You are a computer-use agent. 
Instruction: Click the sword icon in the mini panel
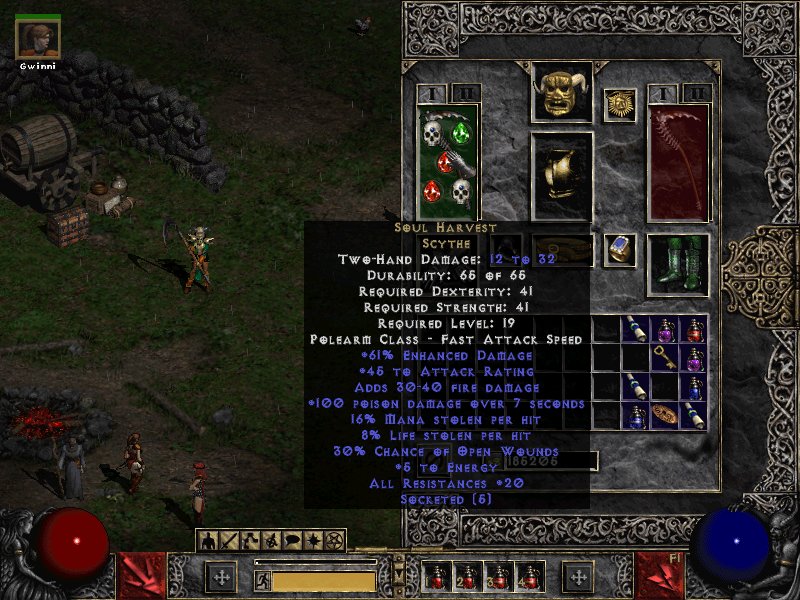coord(230,541)
